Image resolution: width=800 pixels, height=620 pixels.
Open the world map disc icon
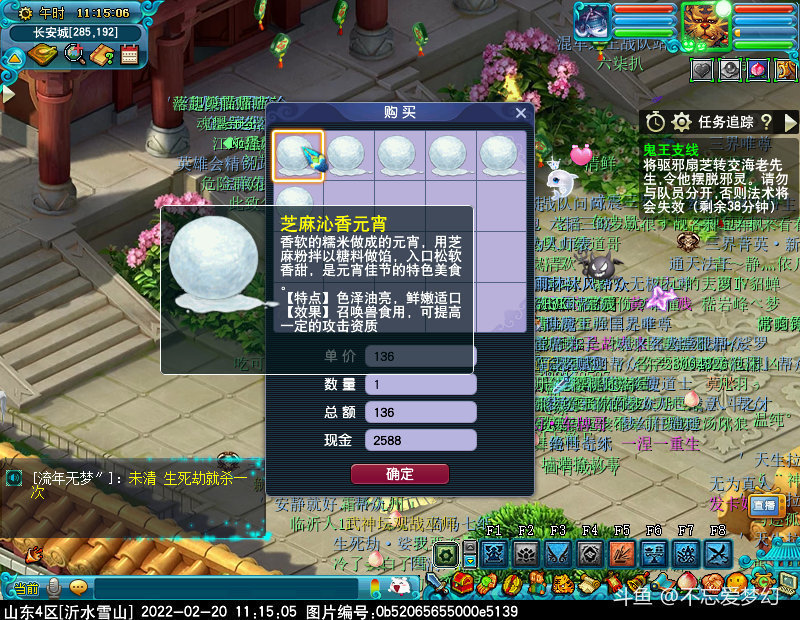click(x=42, y=54)
